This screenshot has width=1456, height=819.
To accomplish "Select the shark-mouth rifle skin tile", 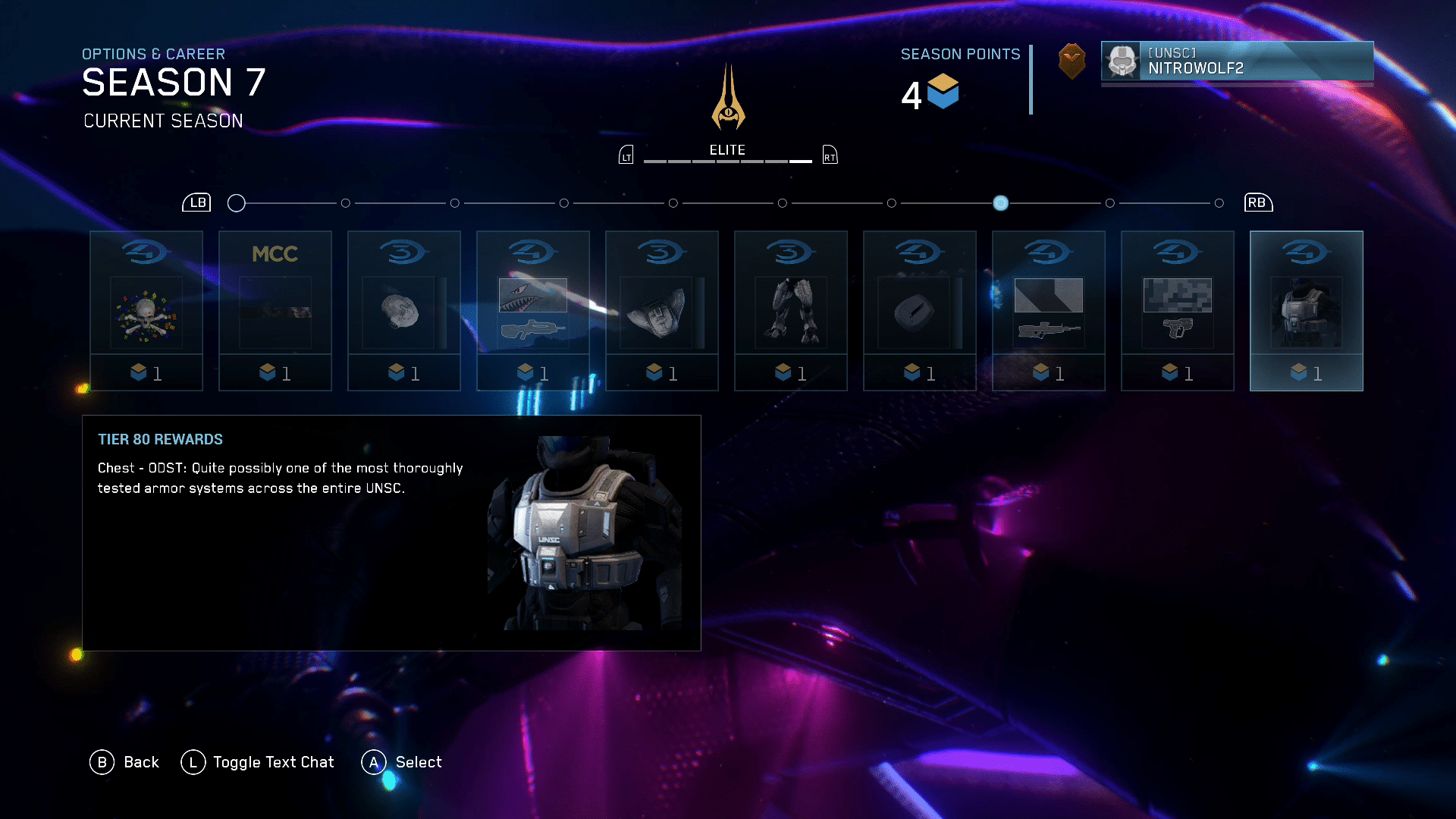I will pyautogui.click(x=533, y=311).
